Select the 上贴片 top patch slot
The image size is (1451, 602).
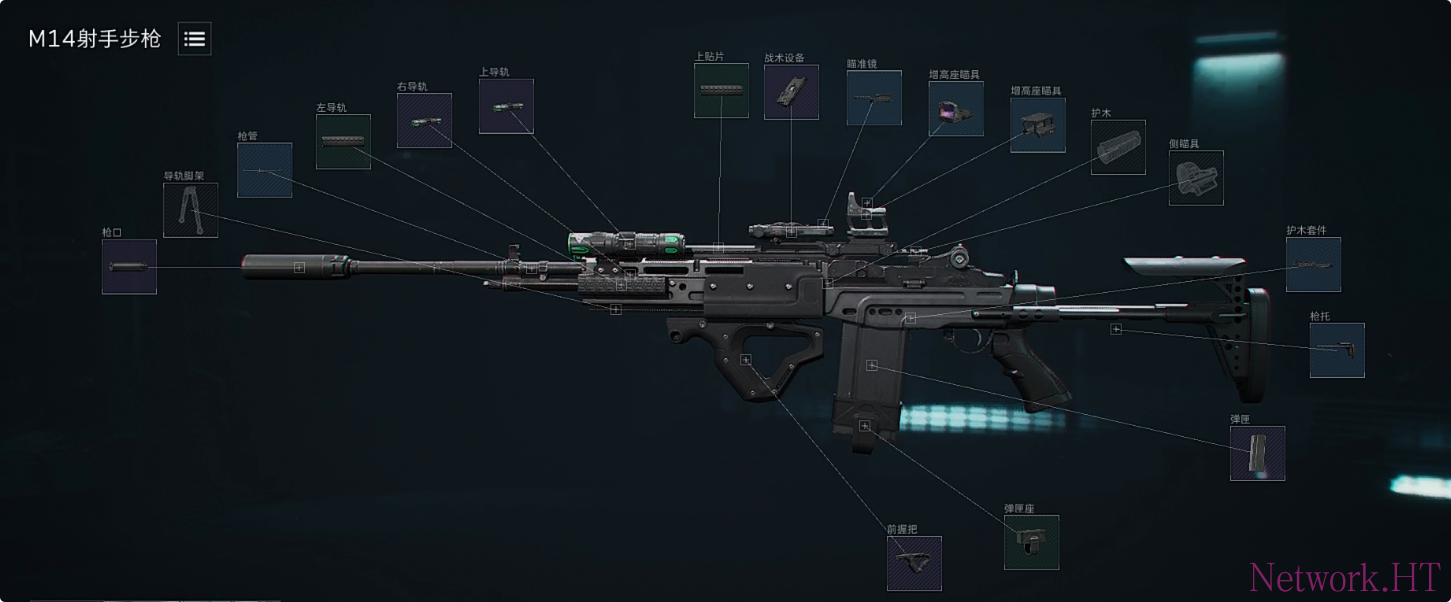point(721,91)
